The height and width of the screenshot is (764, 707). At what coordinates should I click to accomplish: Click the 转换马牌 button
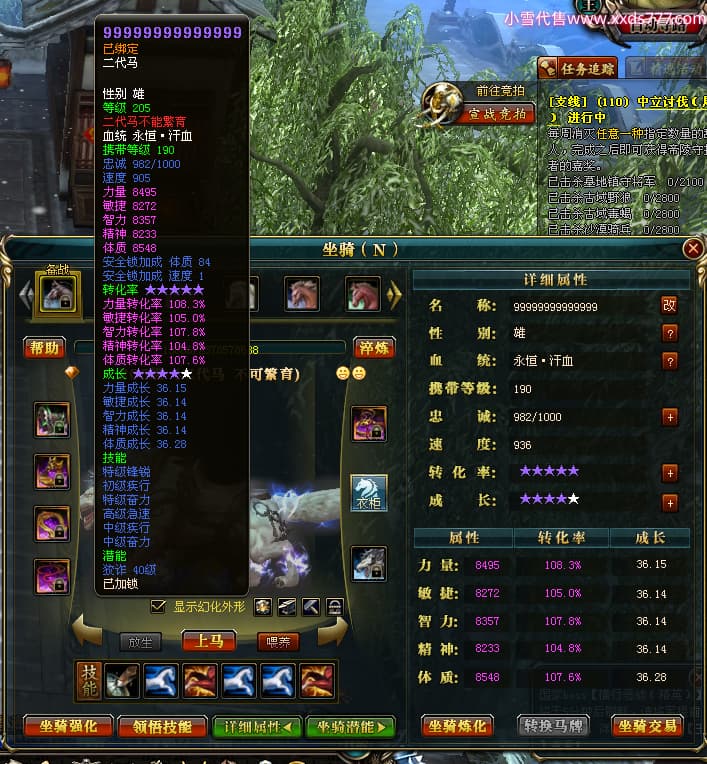pyautogui.click(x=556, y=726)
